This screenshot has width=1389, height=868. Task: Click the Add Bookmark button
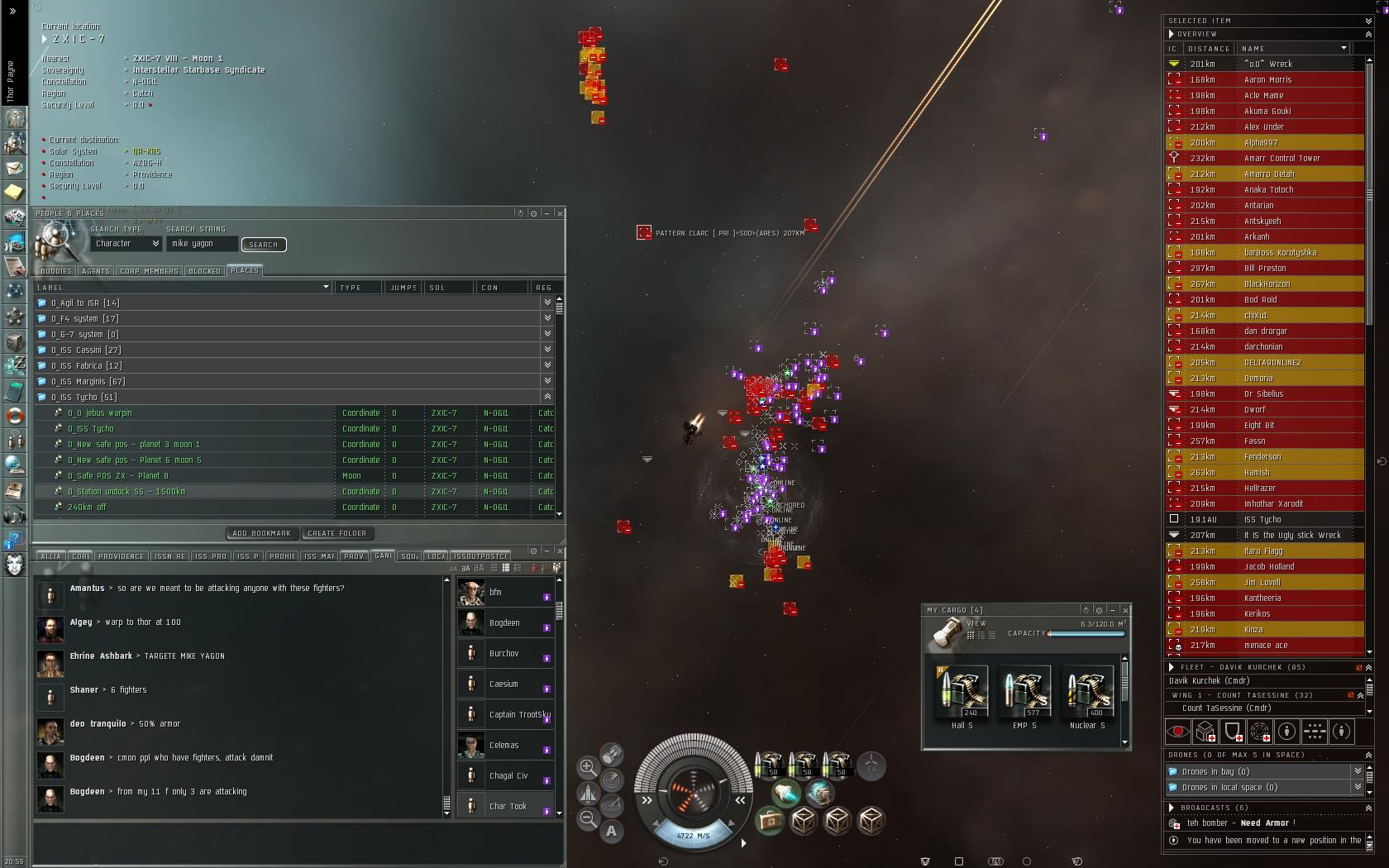coord(262,533)
